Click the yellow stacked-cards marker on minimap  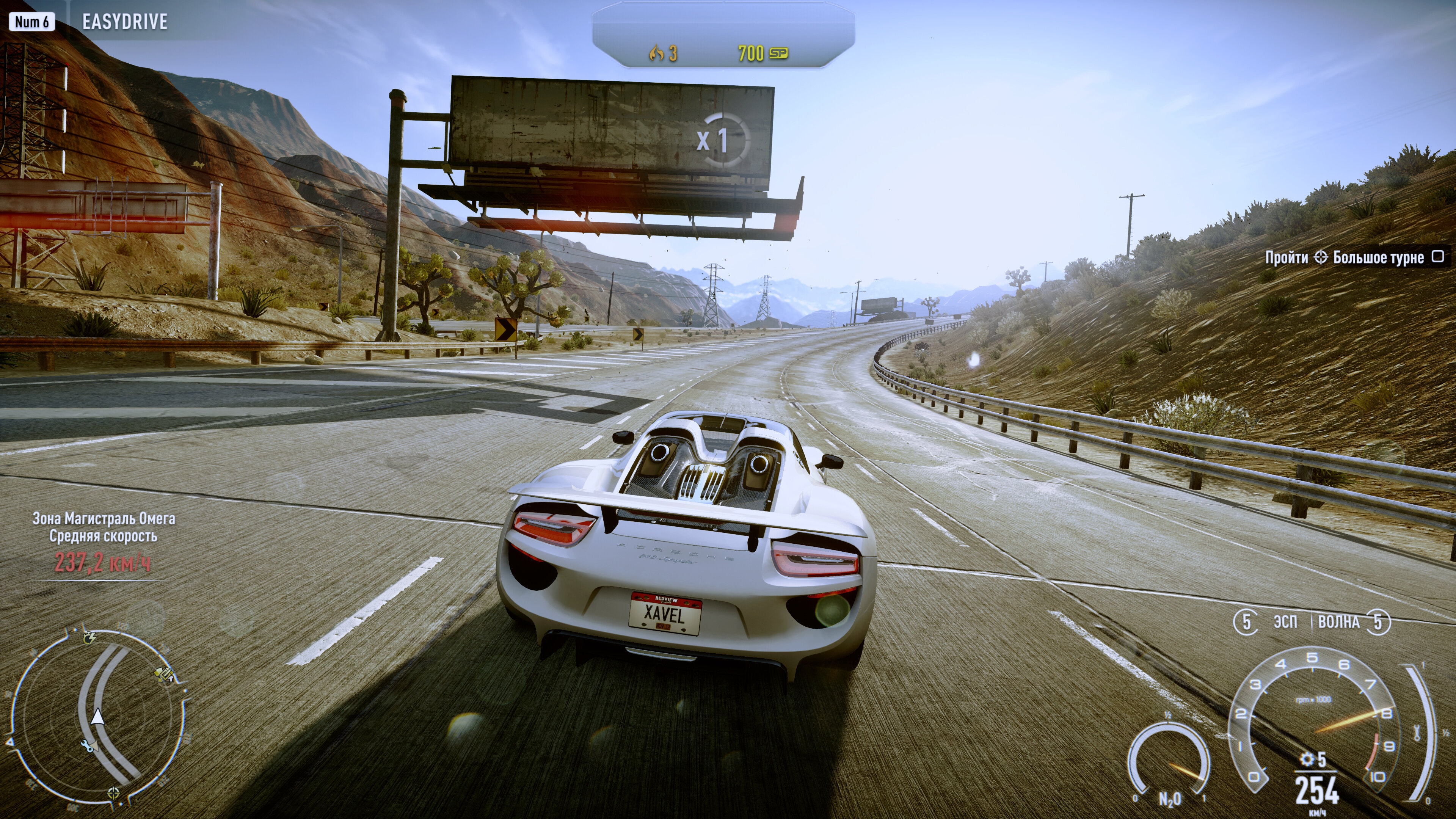point(165,674)
